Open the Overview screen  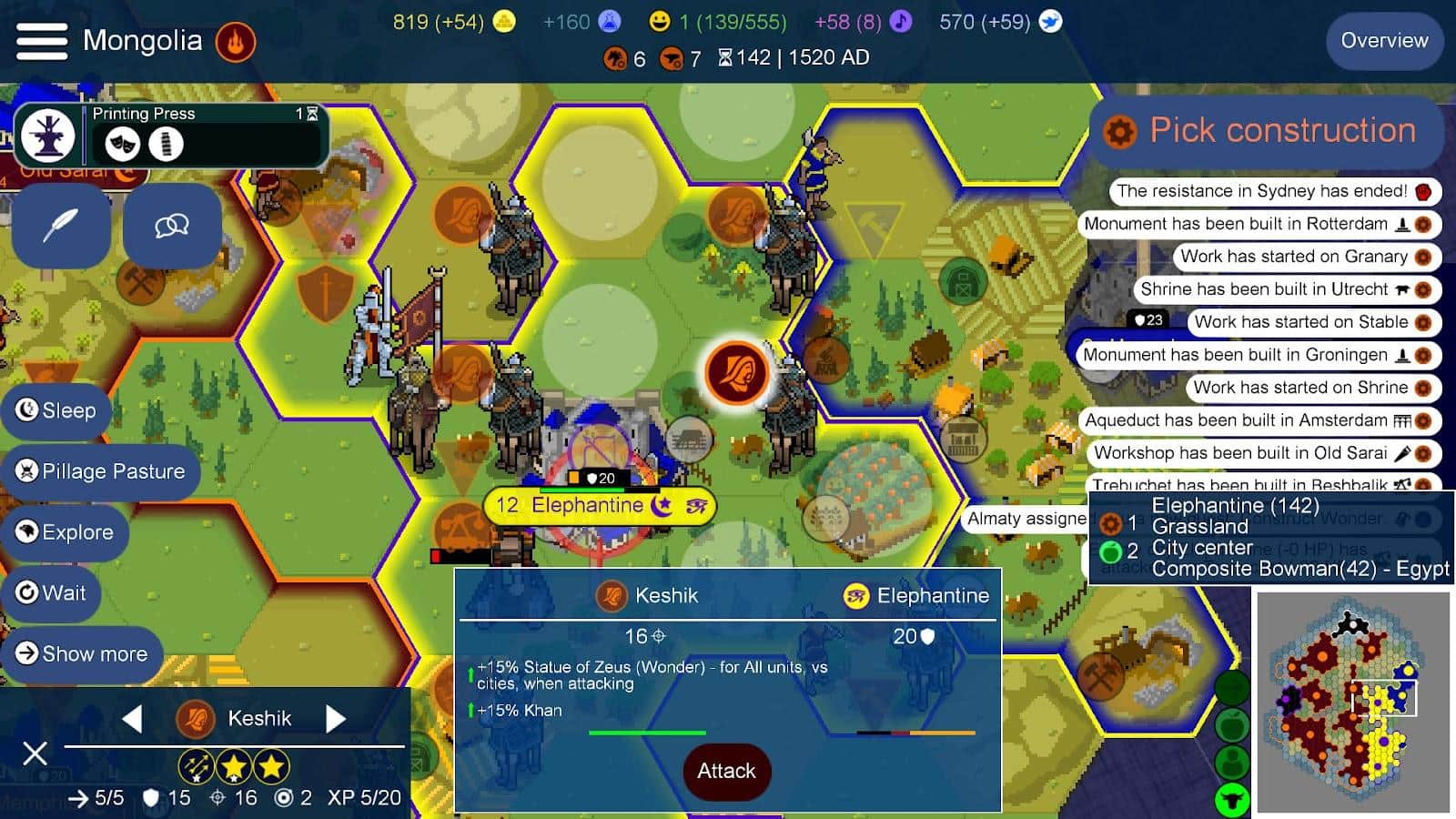tap(1384, 41)
